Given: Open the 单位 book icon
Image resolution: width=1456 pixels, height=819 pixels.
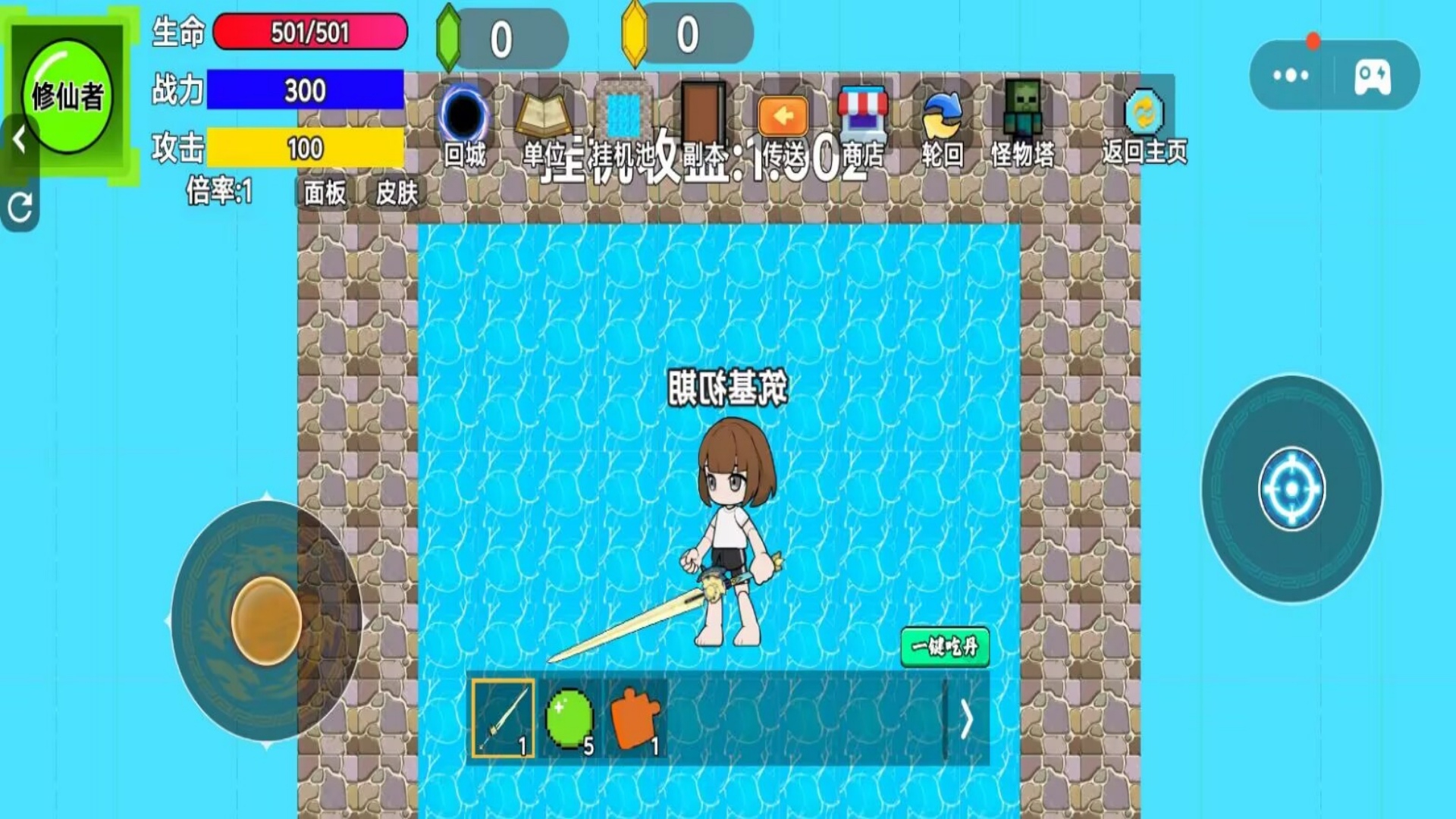Looking at the screenshot, I should point(543,115).
